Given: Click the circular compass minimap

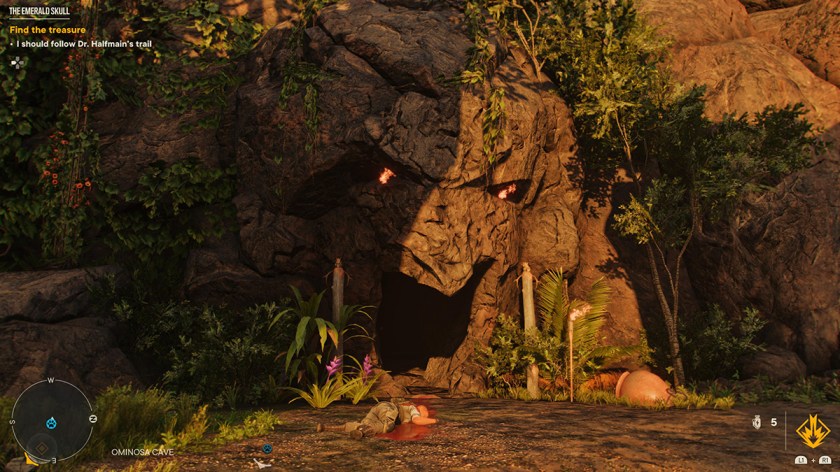Looking at the screenshot, I should [x=53, y=420].
